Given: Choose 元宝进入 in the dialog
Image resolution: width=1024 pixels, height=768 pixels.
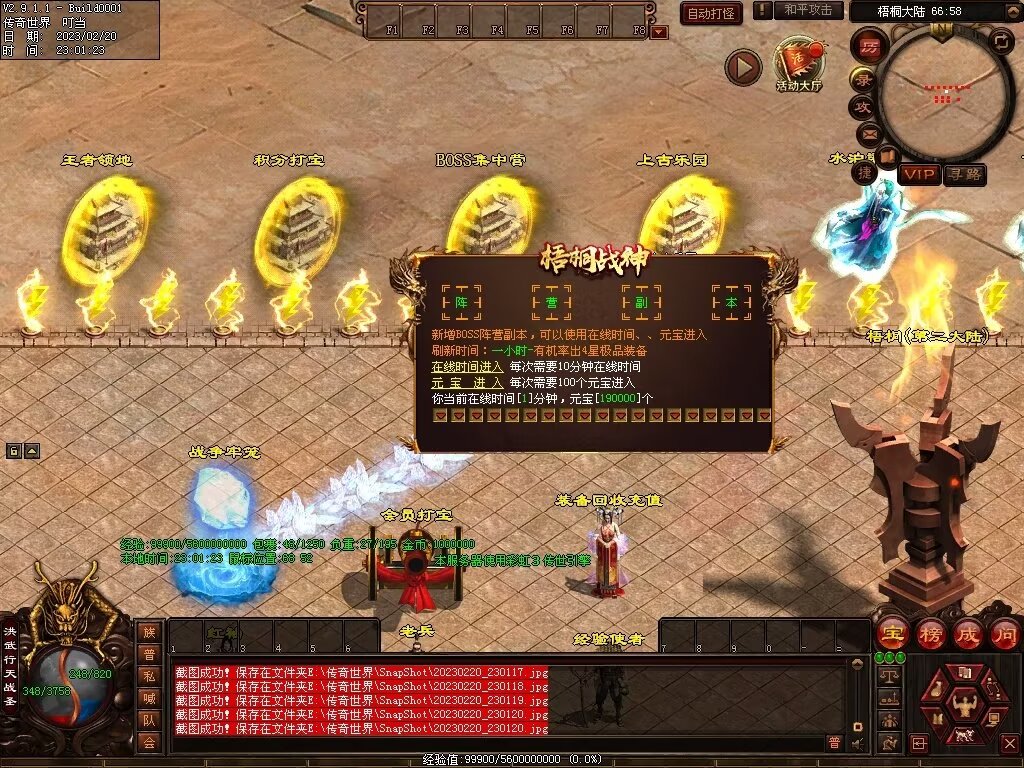Looking at the screenshot, I should click(467, 383).
